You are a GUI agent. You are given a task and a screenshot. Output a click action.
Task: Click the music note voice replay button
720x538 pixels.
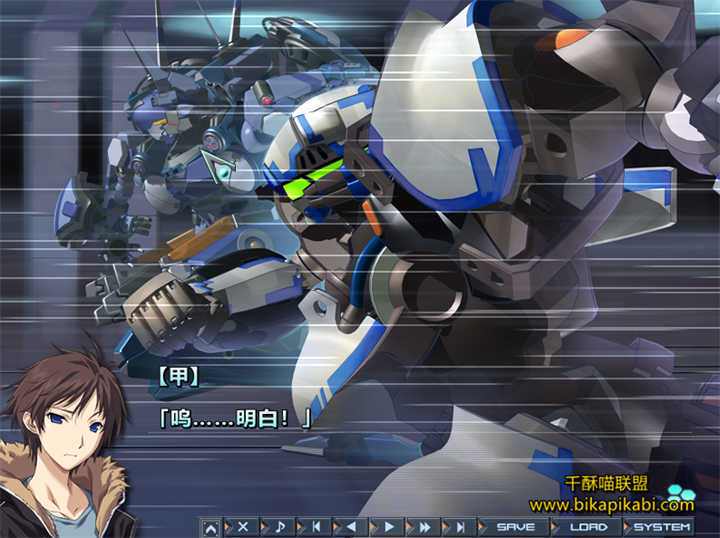coord(280,526)
